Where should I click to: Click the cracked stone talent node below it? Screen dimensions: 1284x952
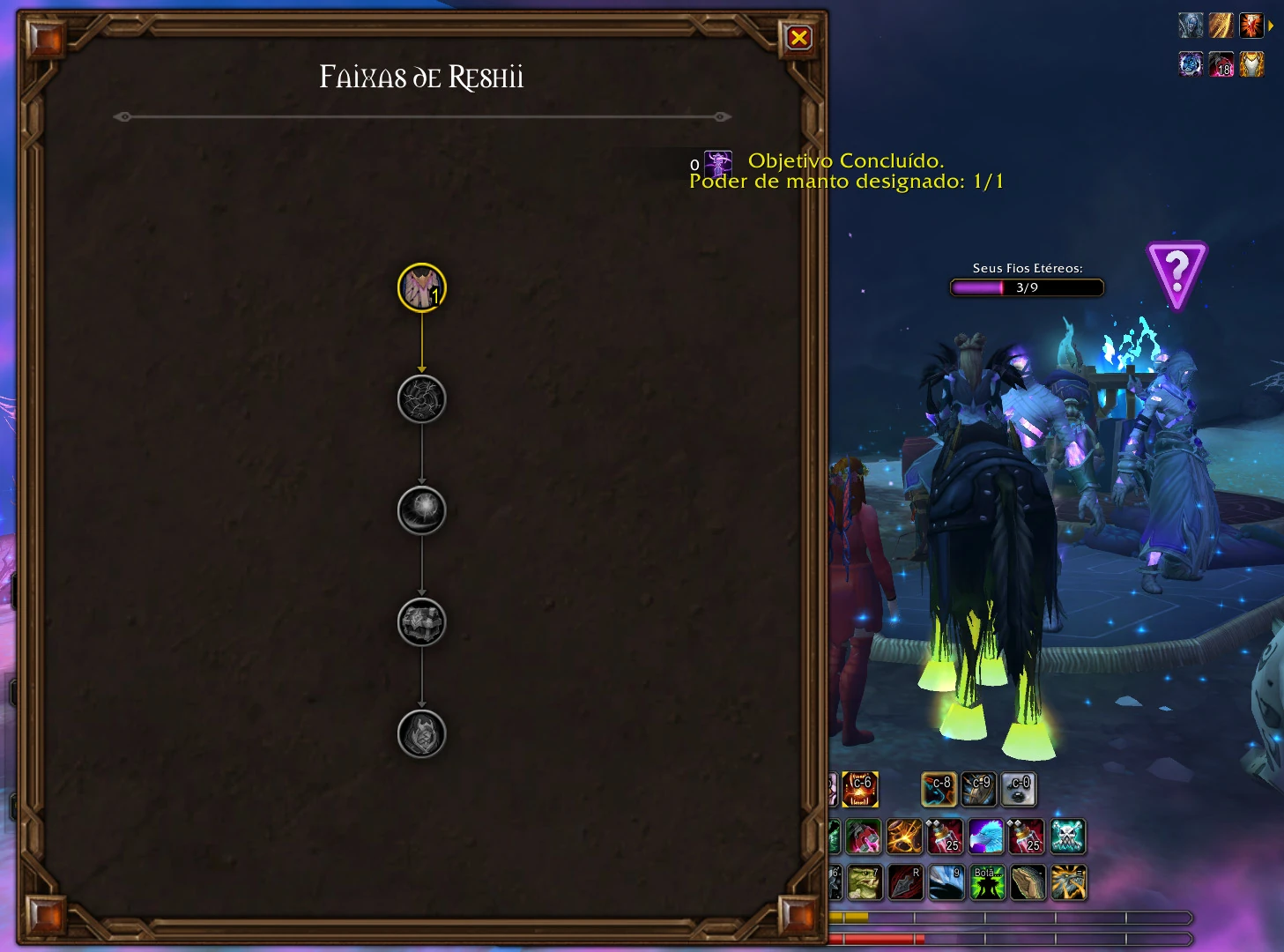[422, 398]
